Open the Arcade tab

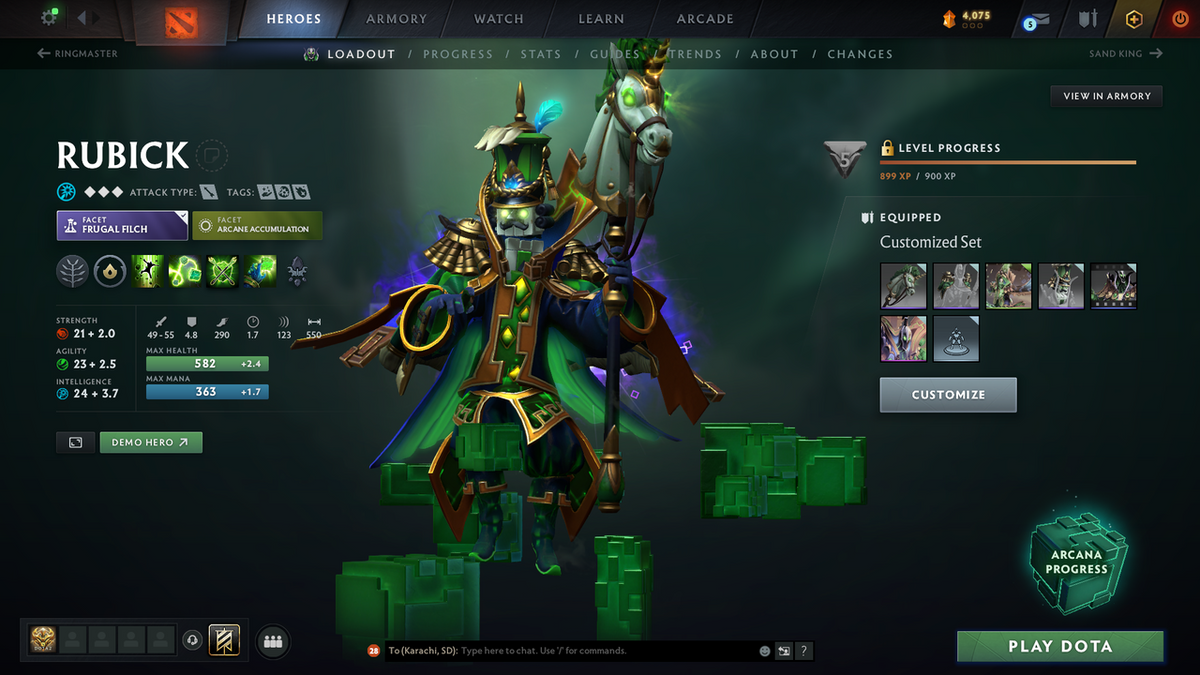coord(705,19)
